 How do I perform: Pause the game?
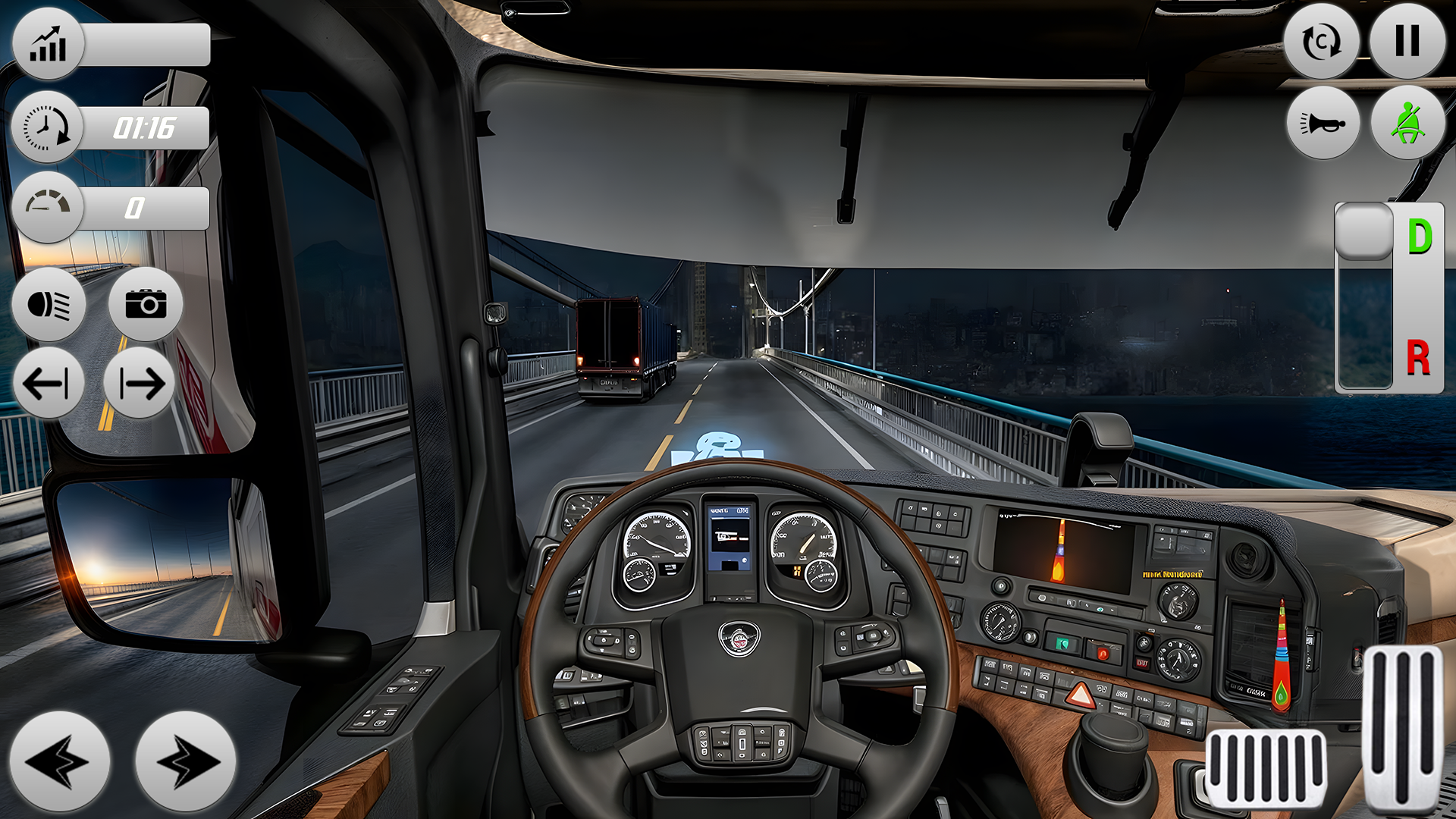[x=1407, y=41]
